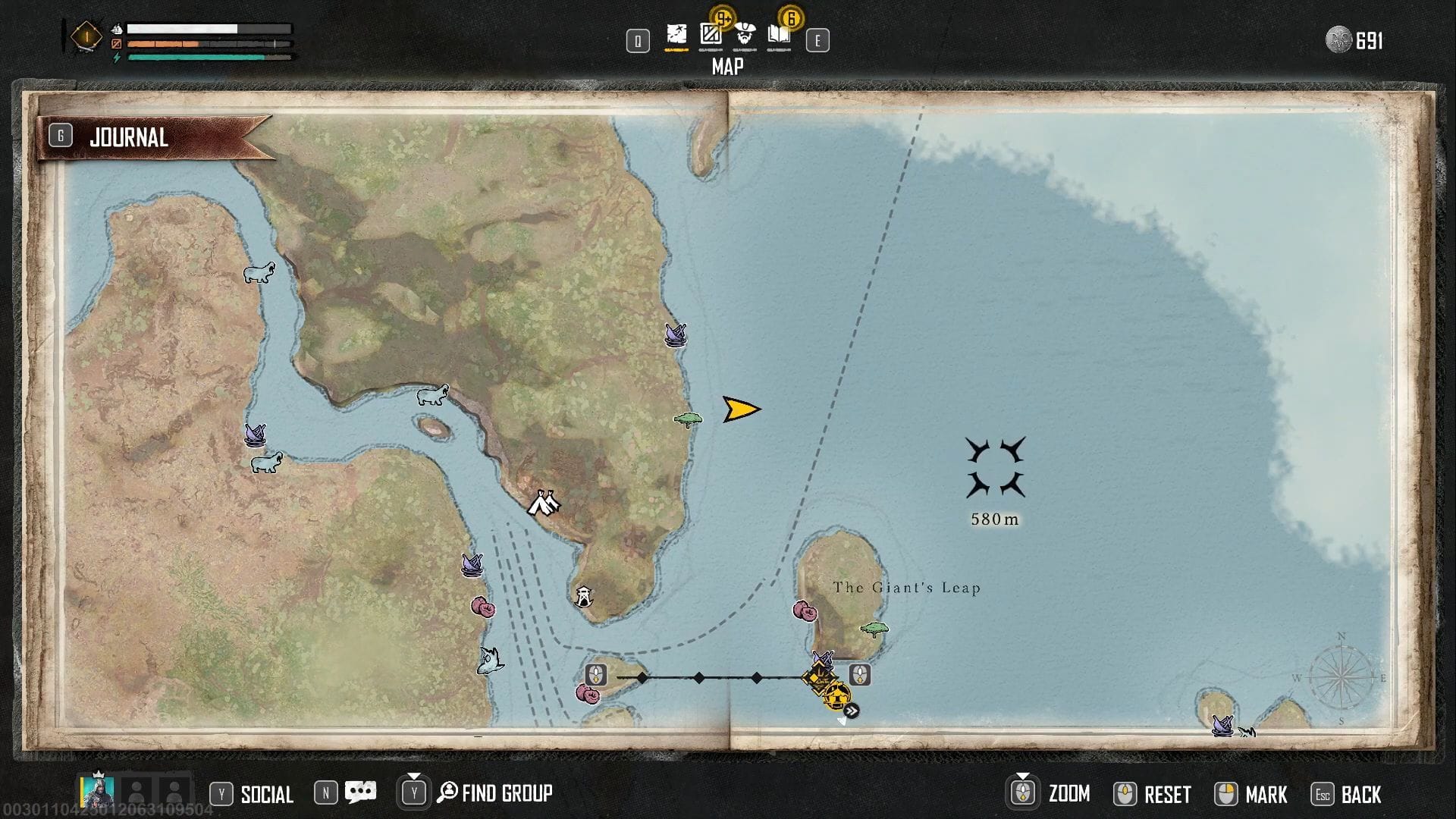The height and width of the screenshot is (819, 1456).
Task: Select the green tree marker on Giant's Leap
Action: 874,629
